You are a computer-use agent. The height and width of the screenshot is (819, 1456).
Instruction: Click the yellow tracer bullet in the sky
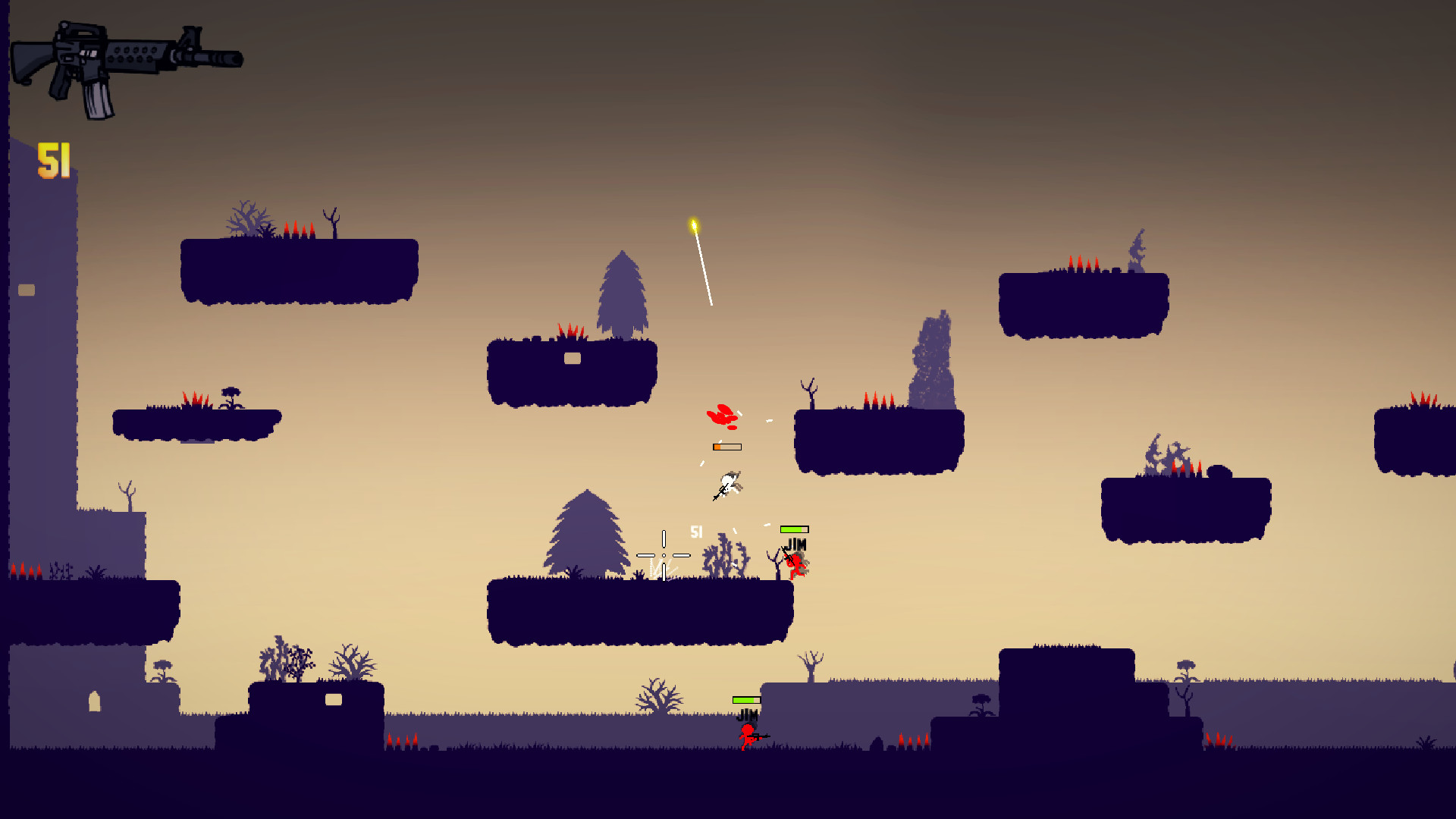coord(694,225)
